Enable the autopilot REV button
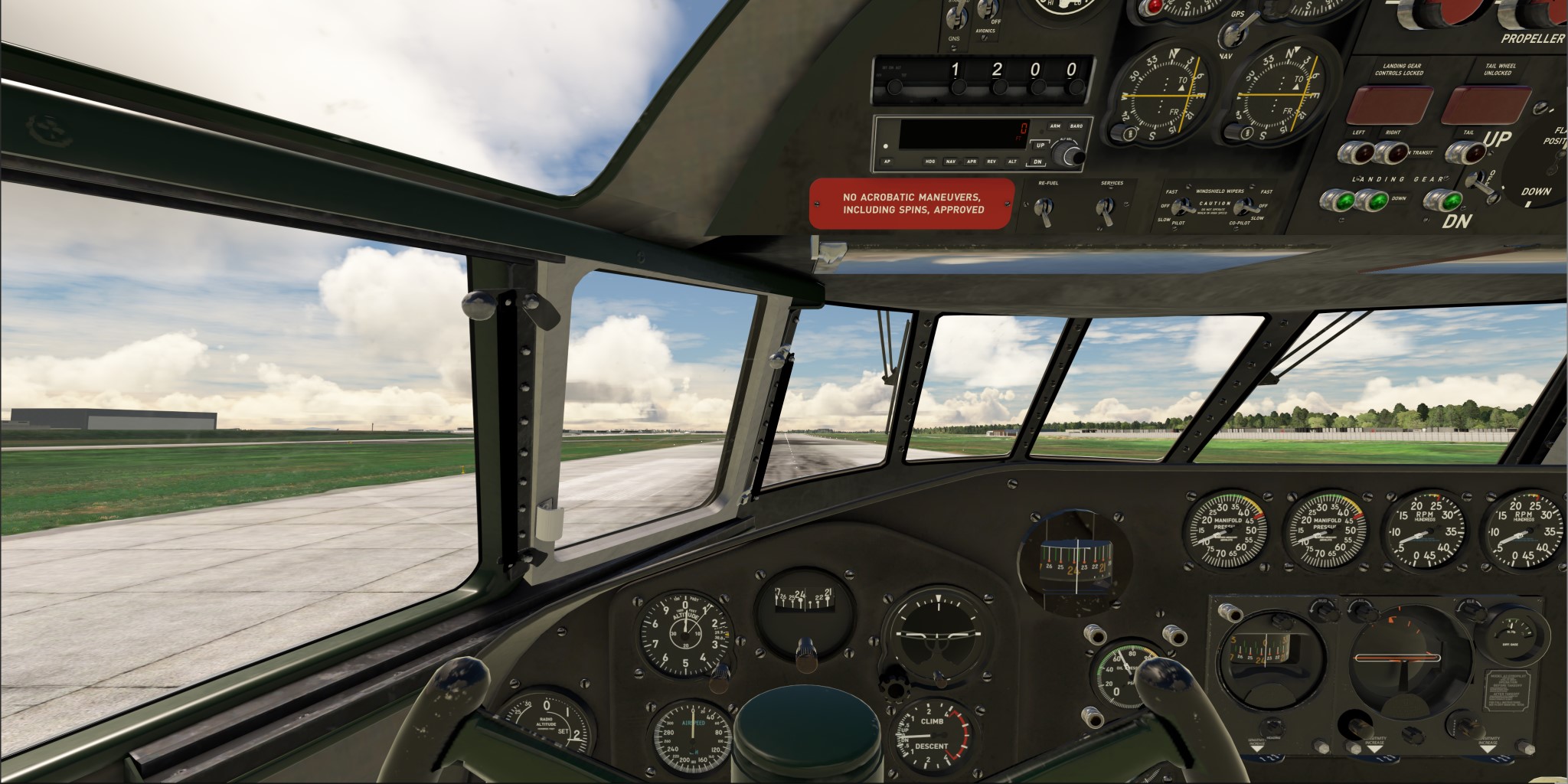 991,162
